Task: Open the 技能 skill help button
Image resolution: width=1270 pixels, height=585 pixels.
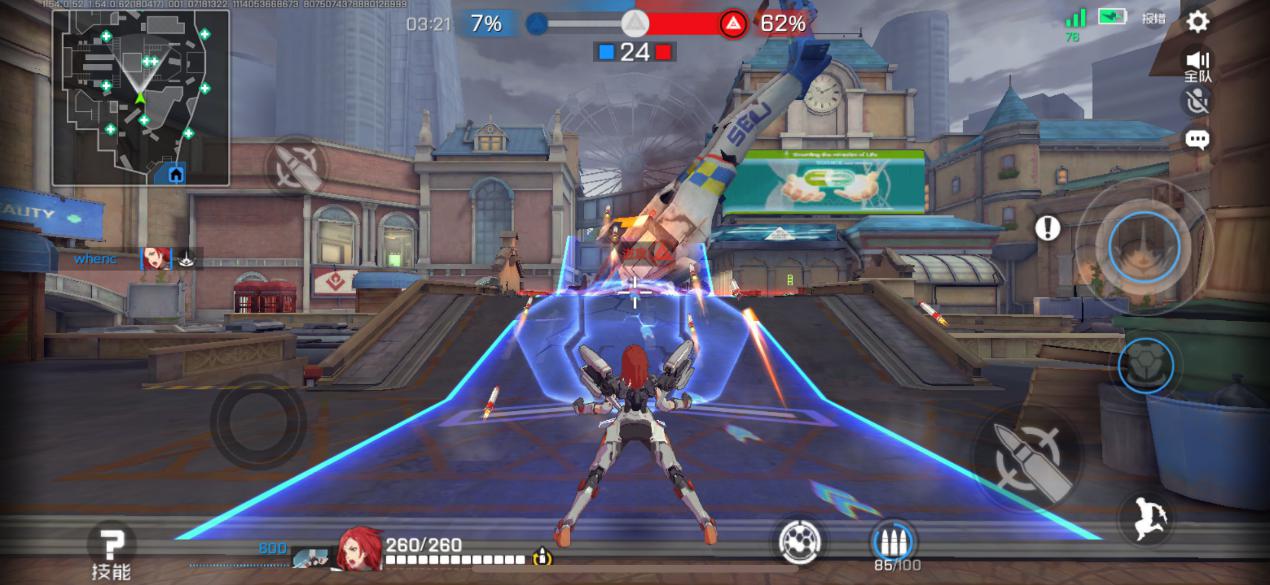Action: tap(111, 552)
